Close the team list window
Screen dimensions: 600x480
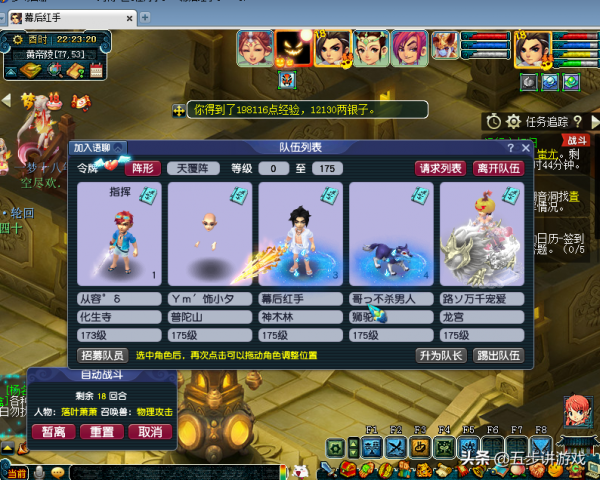coord(526,148)
